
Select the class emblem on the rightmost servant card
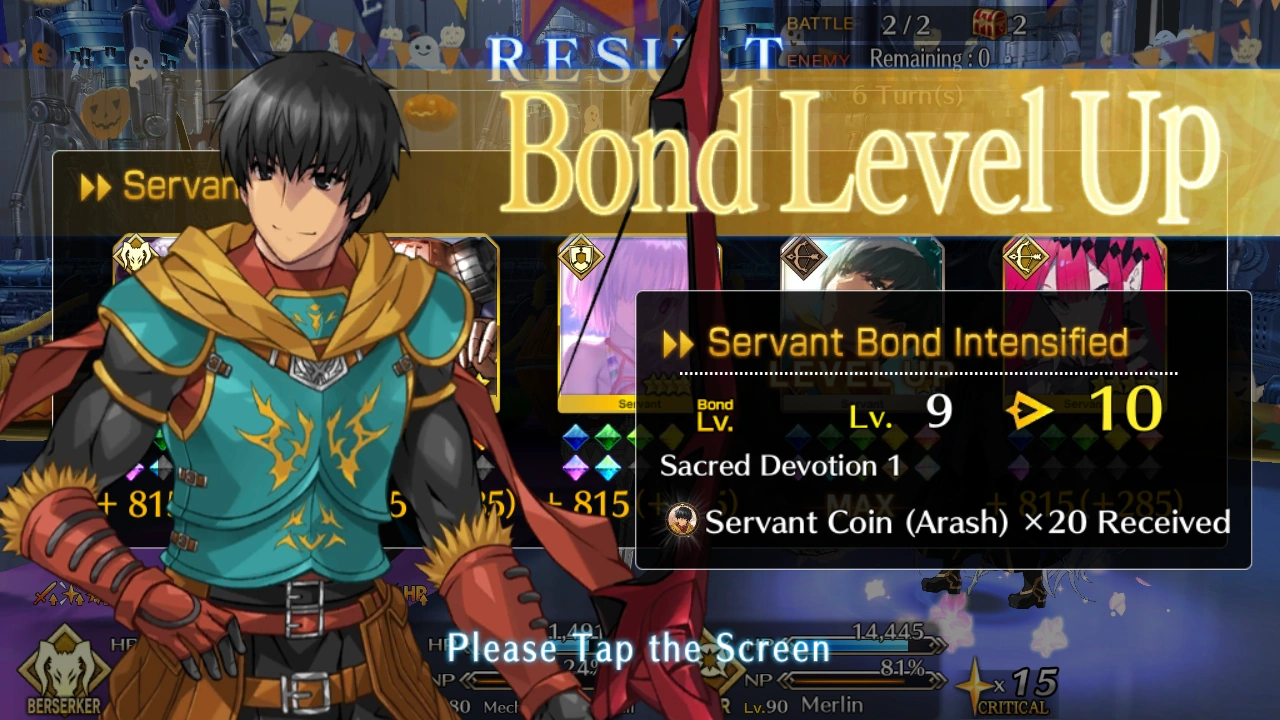(1022, 258)
